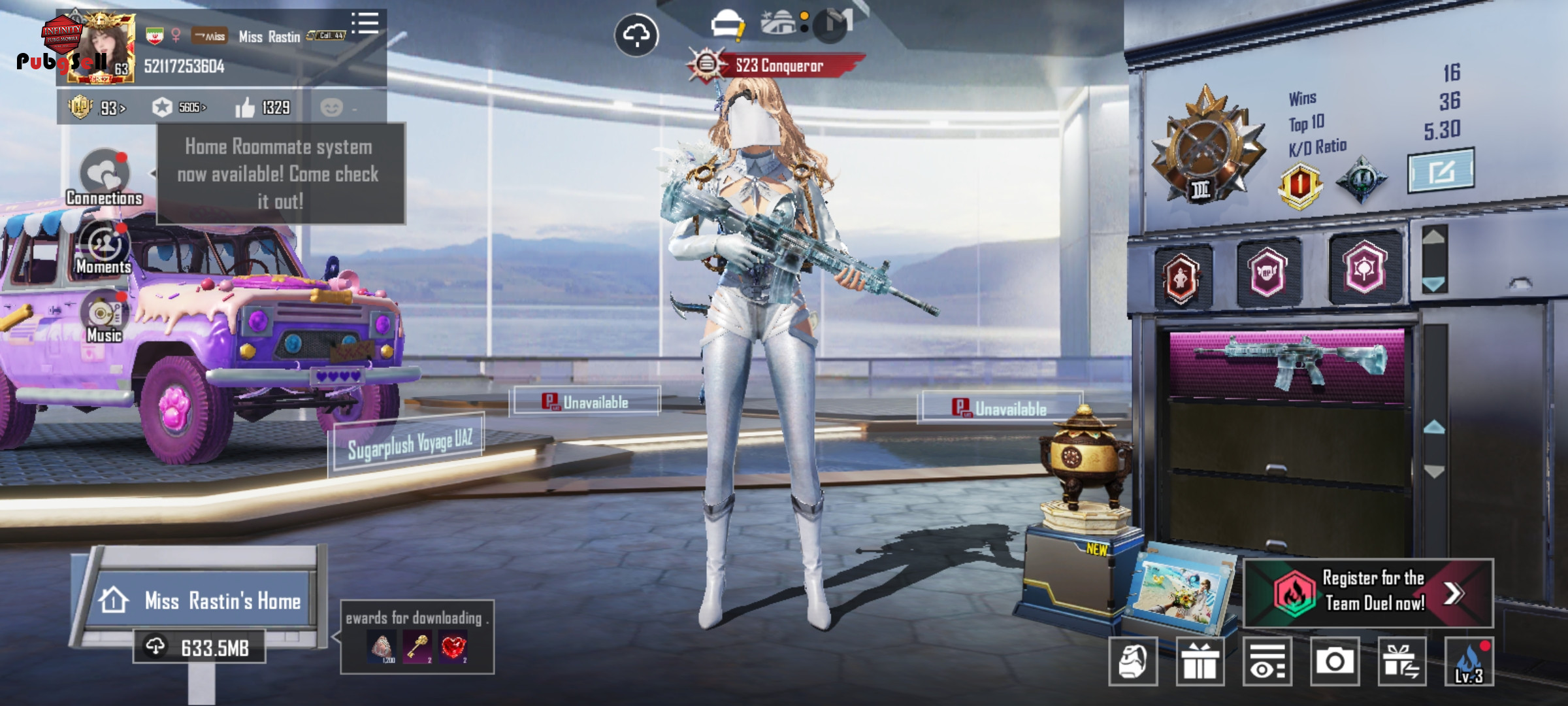Open the helmet icon with exclamation mark

pos(728,26)
